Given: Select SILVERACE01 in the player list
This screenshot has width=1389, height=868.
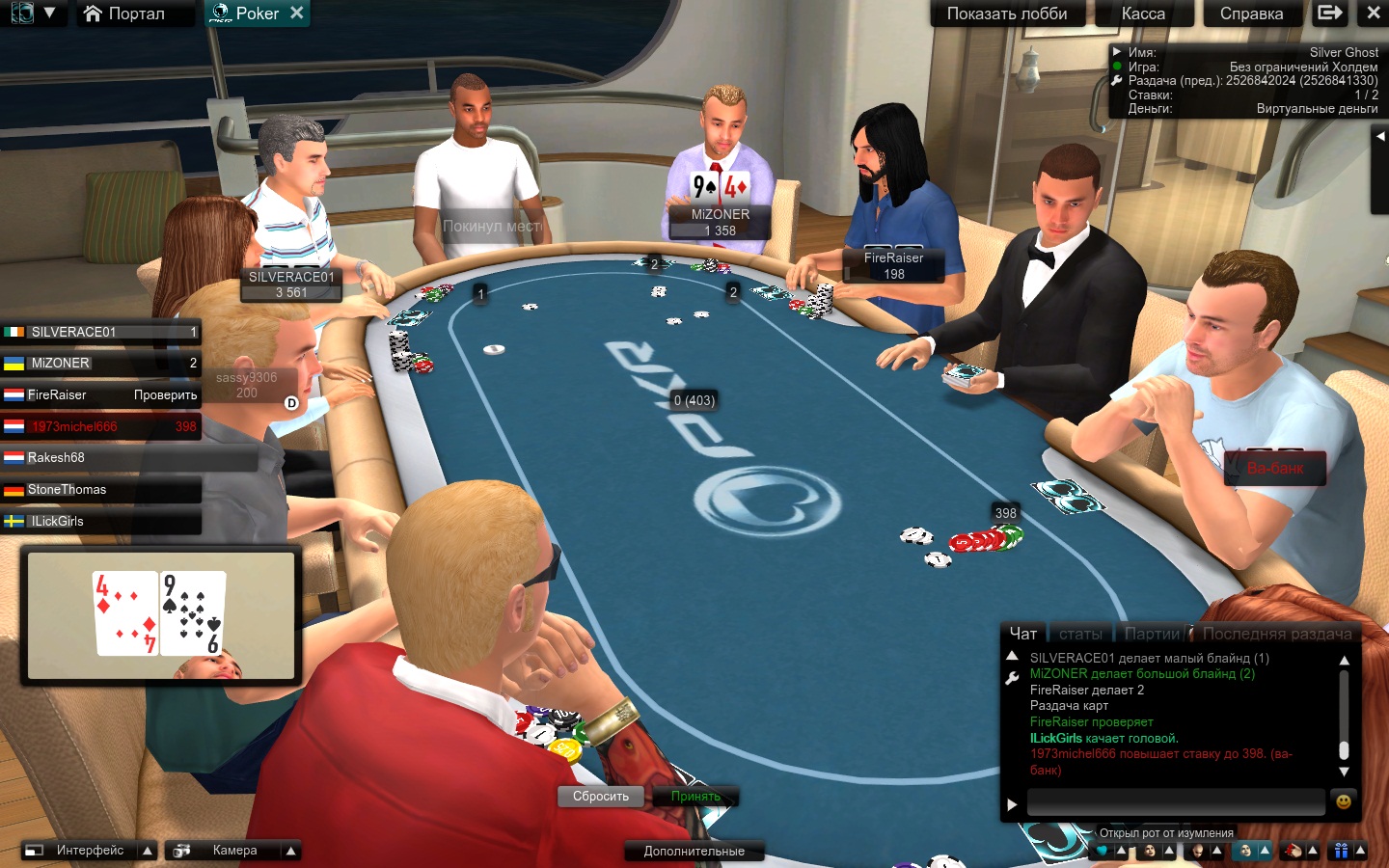Looking at the screenshot, I should coord(101,332).
